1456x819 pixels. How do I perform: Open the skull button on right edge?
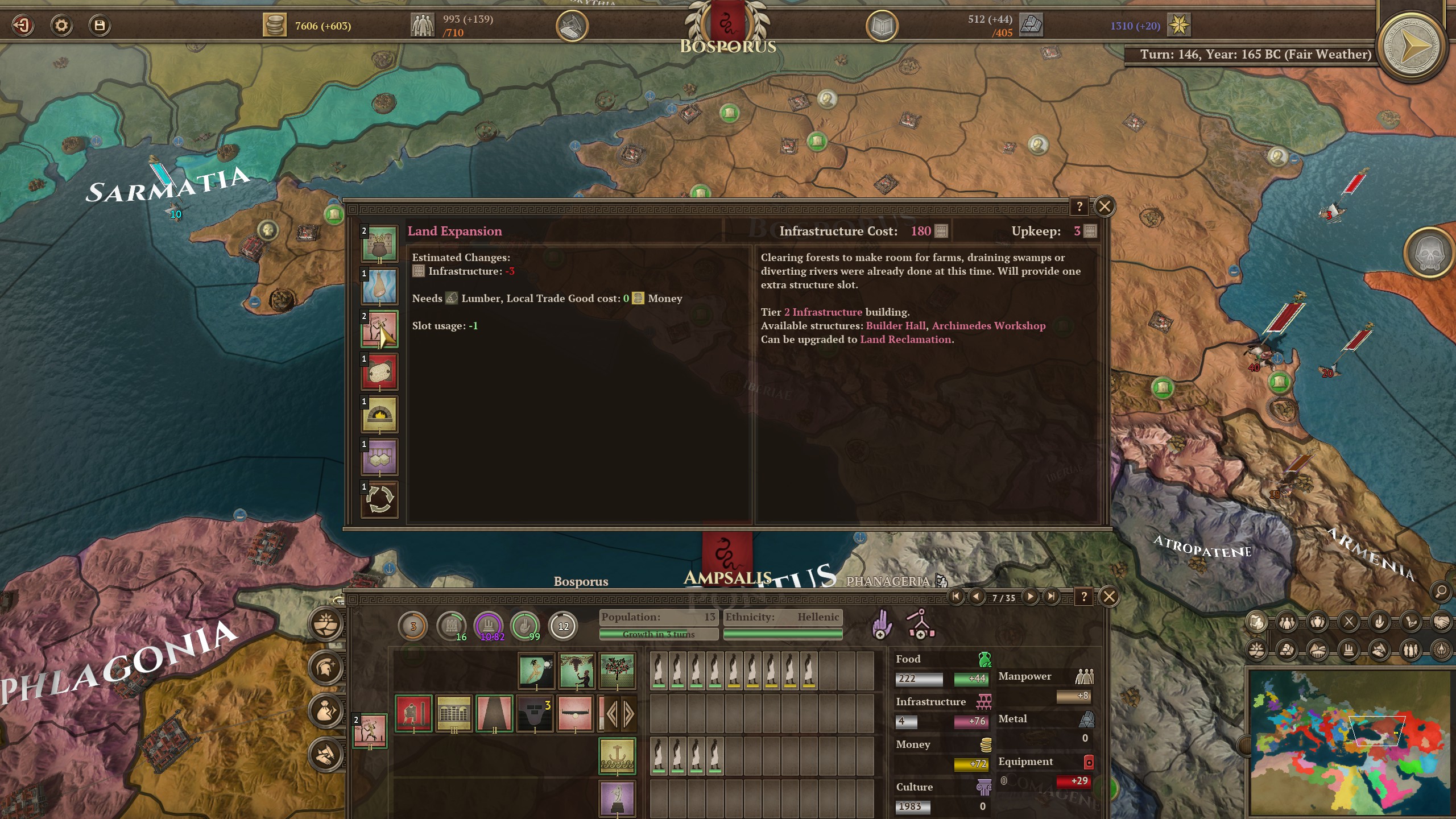pos(1429,254)
